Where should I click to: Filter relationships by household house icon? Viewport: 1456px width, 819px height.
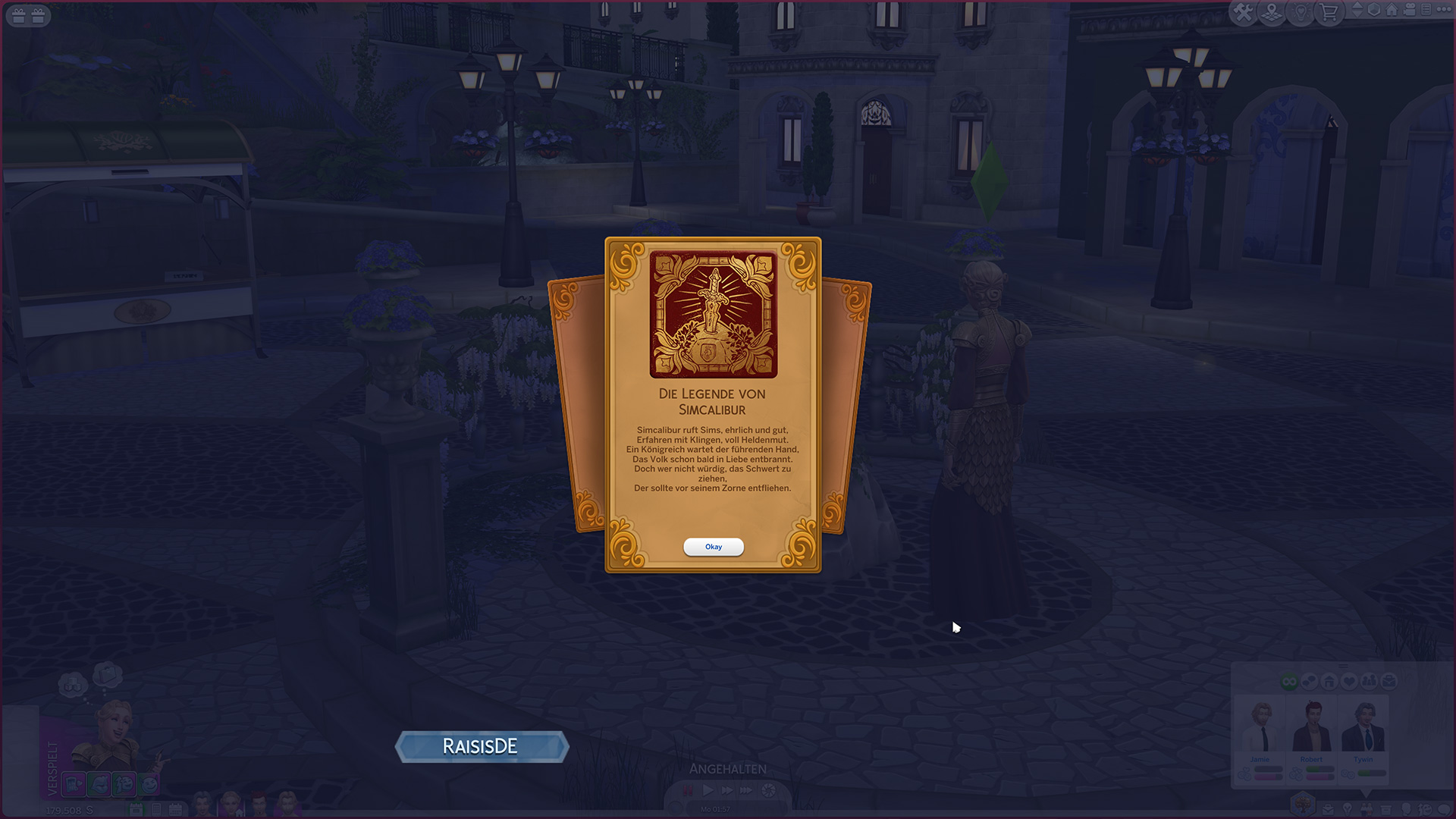(x=1329, y=682)
